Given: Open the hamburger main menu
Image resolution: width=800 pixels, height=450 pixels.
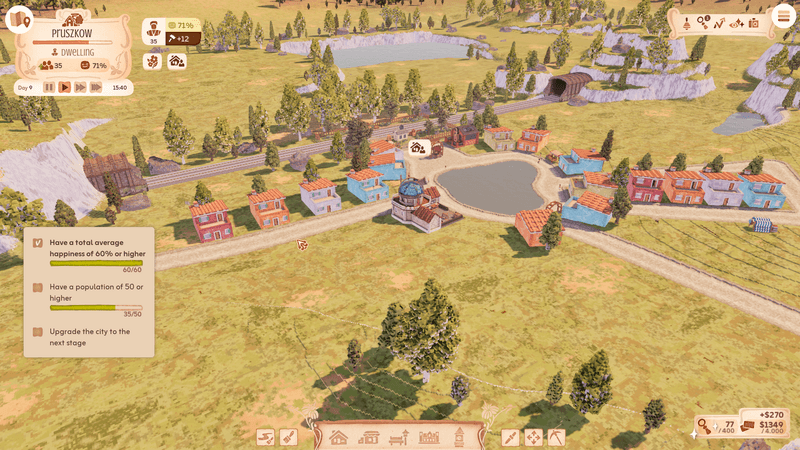Looking at the screenshot, I should point(781,19).
